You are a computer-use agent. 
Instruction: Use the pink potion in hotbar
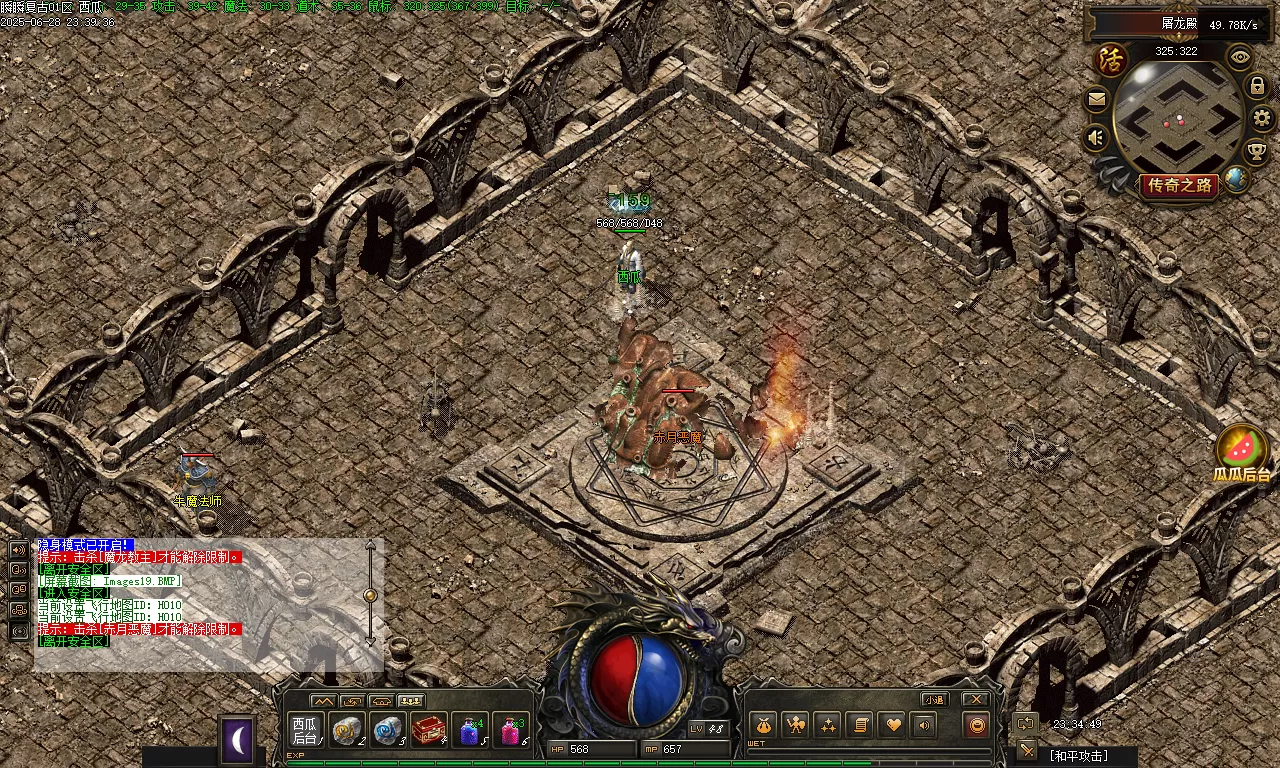[511, 731]
